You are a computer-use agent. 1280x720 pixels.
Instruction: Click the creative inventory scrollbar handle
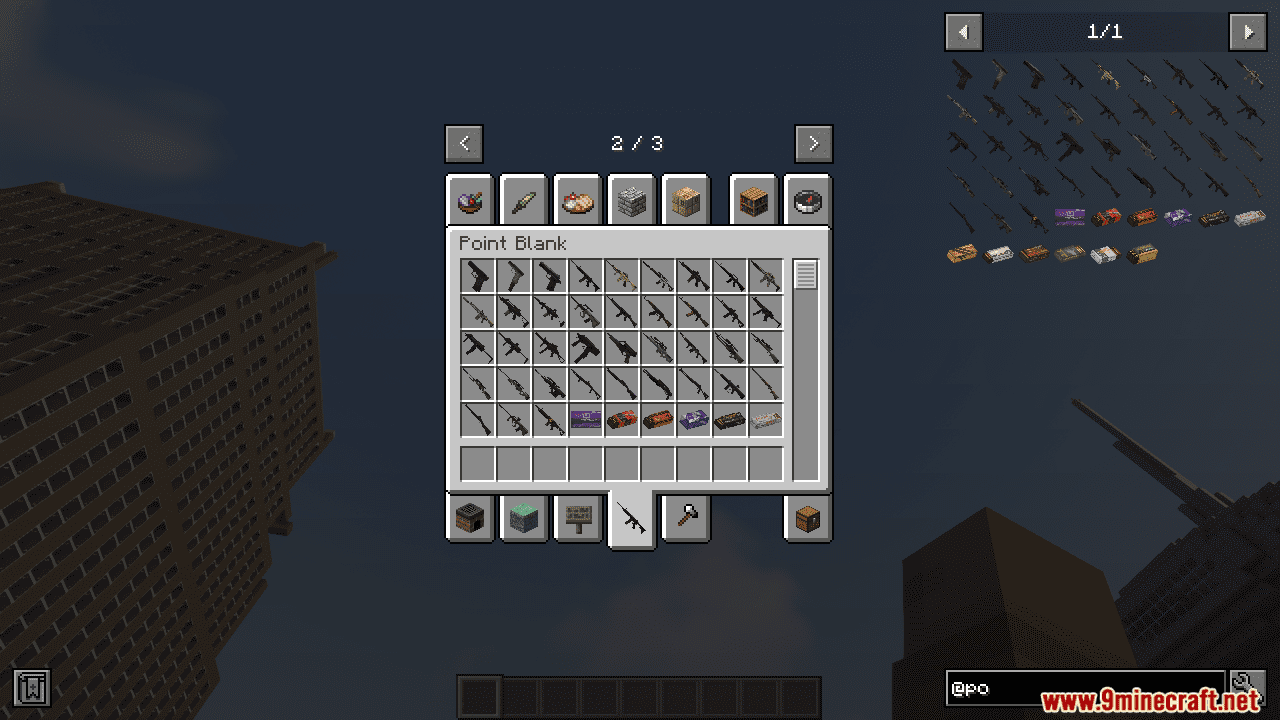tap(805, 274)
